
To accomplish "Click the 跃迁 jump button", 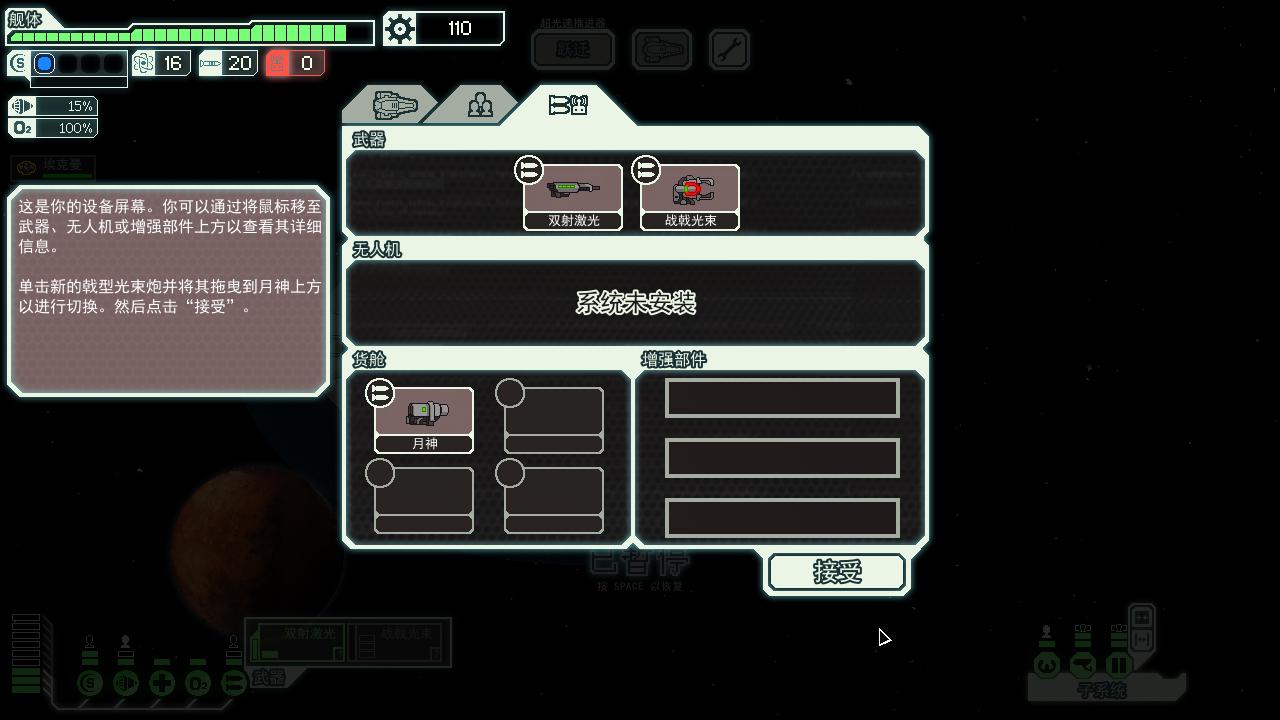I will [x=573, y=48].
